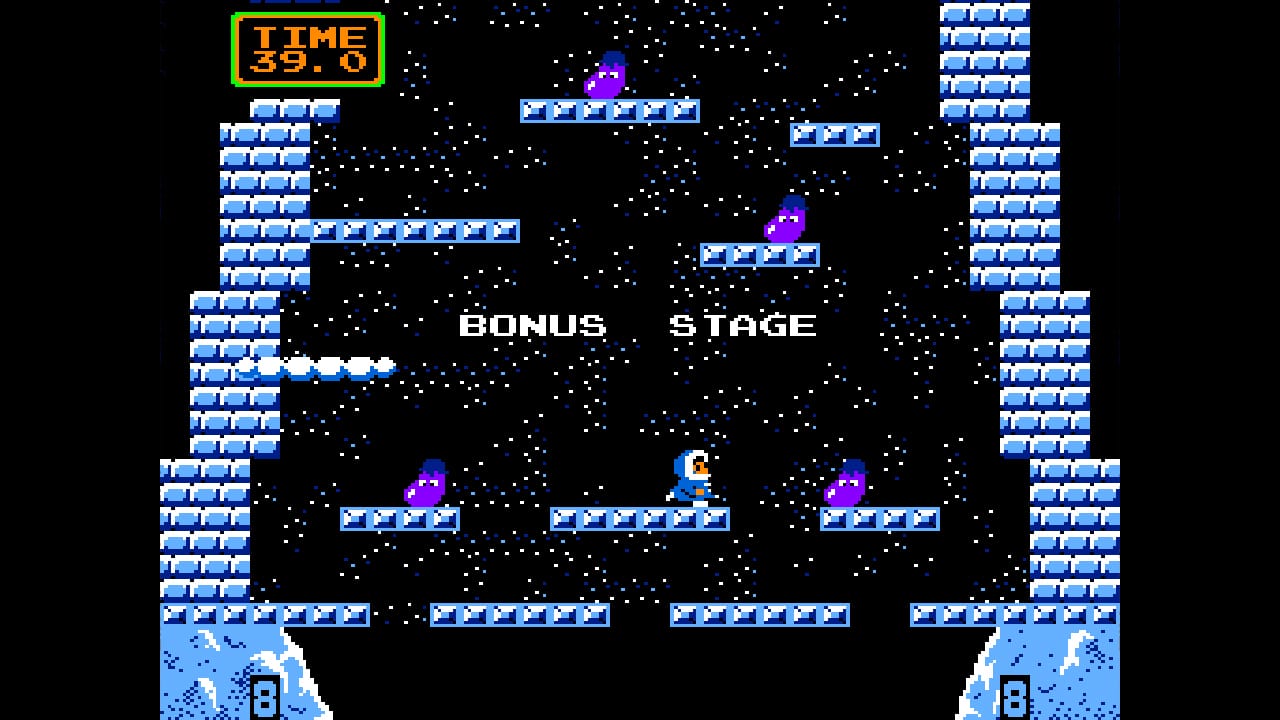The height and width of the screenshot is (720, 1280).
Task: Click the word STAGE in the stage title
Action: [x=744, y=325]
